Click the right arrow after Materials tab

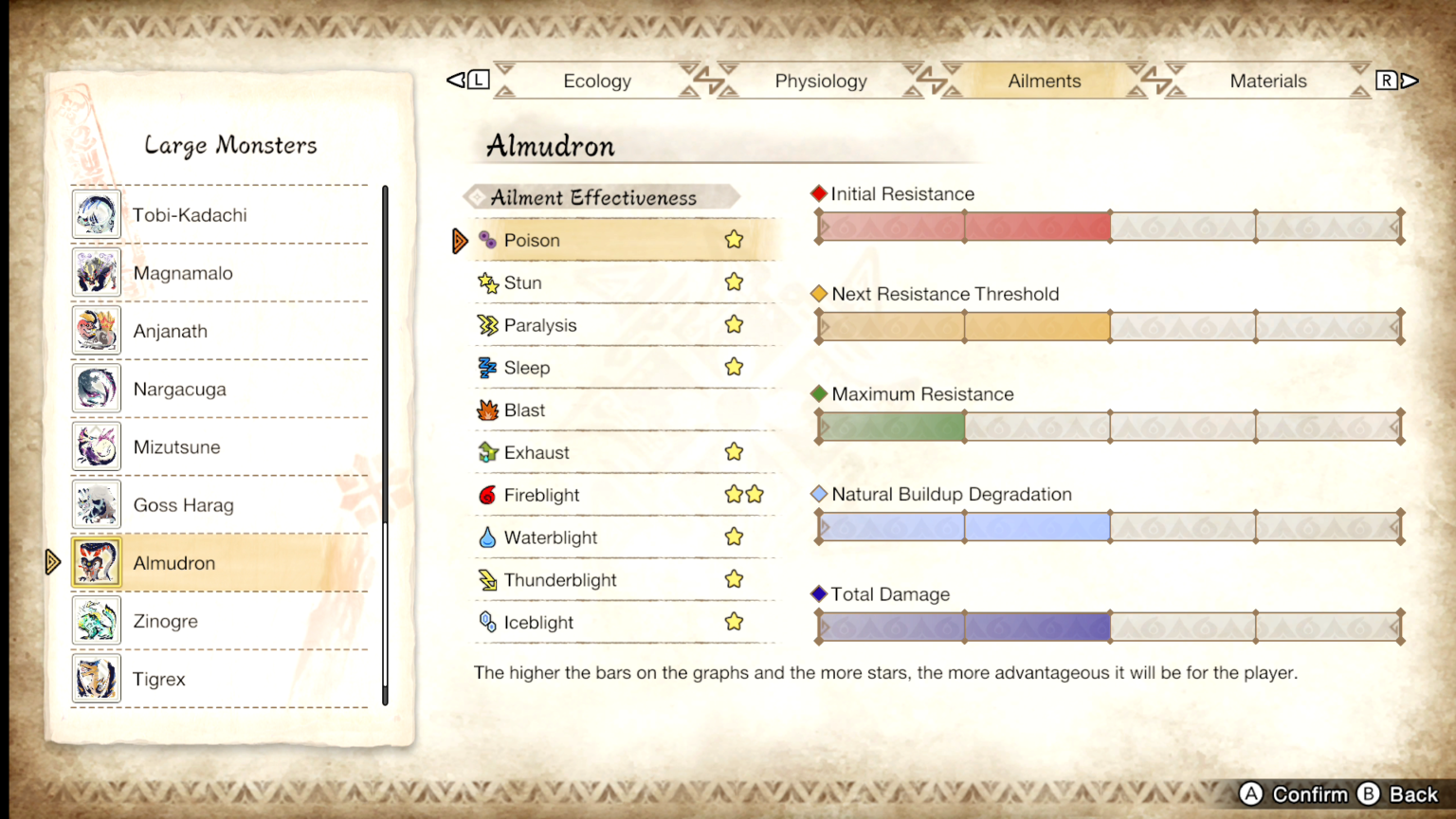coord(1410,81)
